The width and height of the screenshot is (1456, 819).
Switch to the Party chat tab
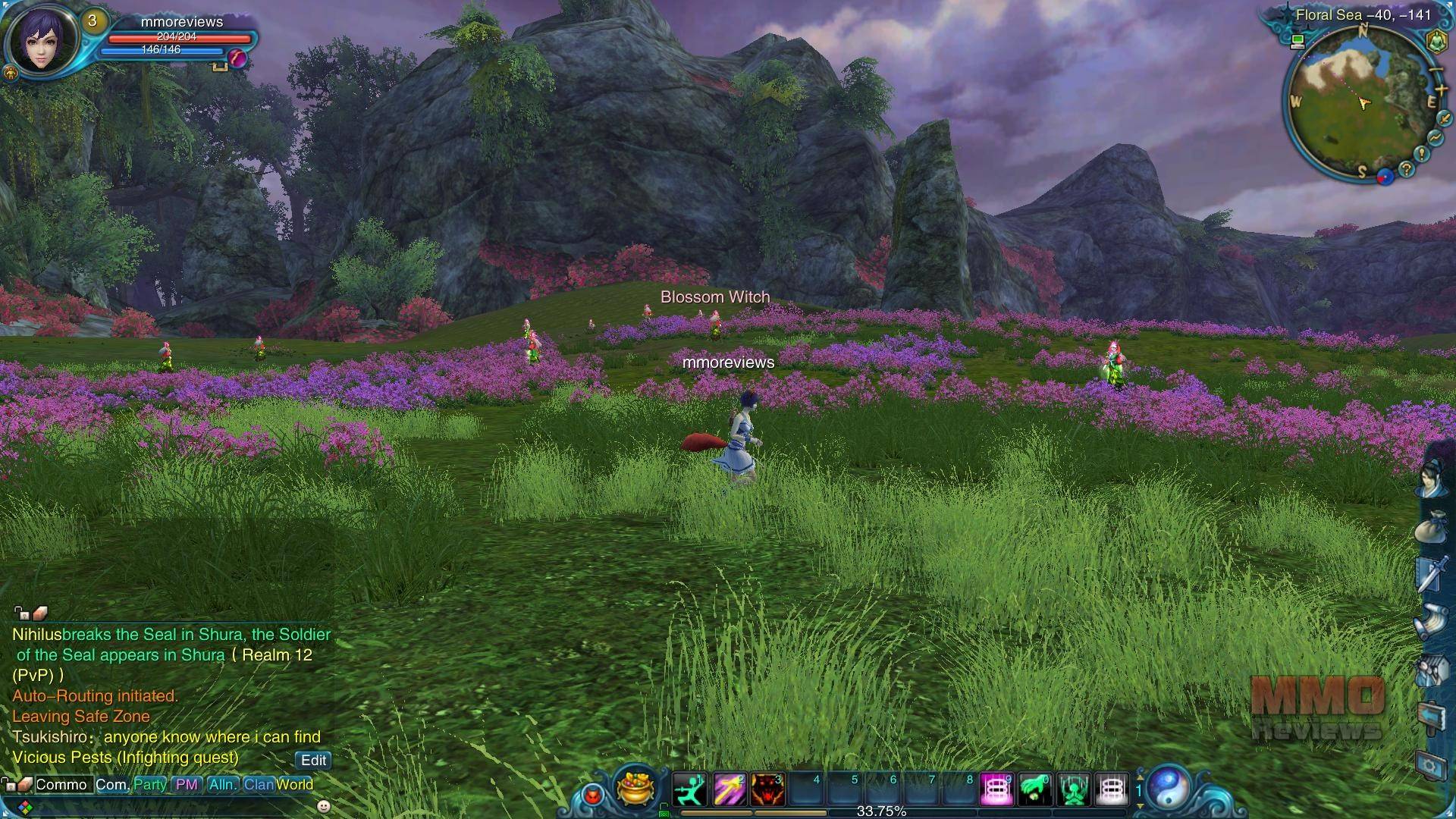tap(149, 784)
